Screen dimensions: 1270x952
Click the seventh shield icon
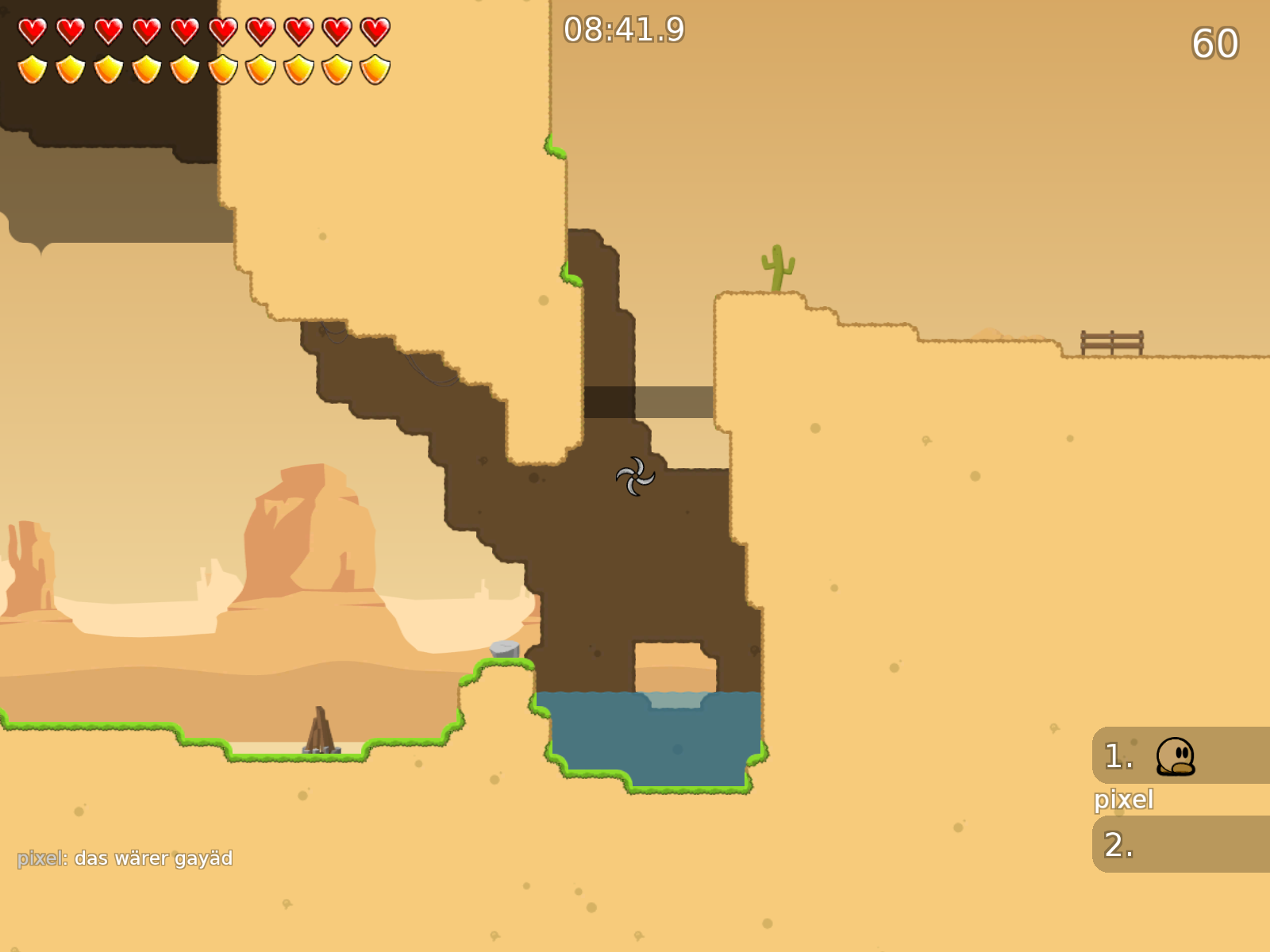[x=259, y=67]
